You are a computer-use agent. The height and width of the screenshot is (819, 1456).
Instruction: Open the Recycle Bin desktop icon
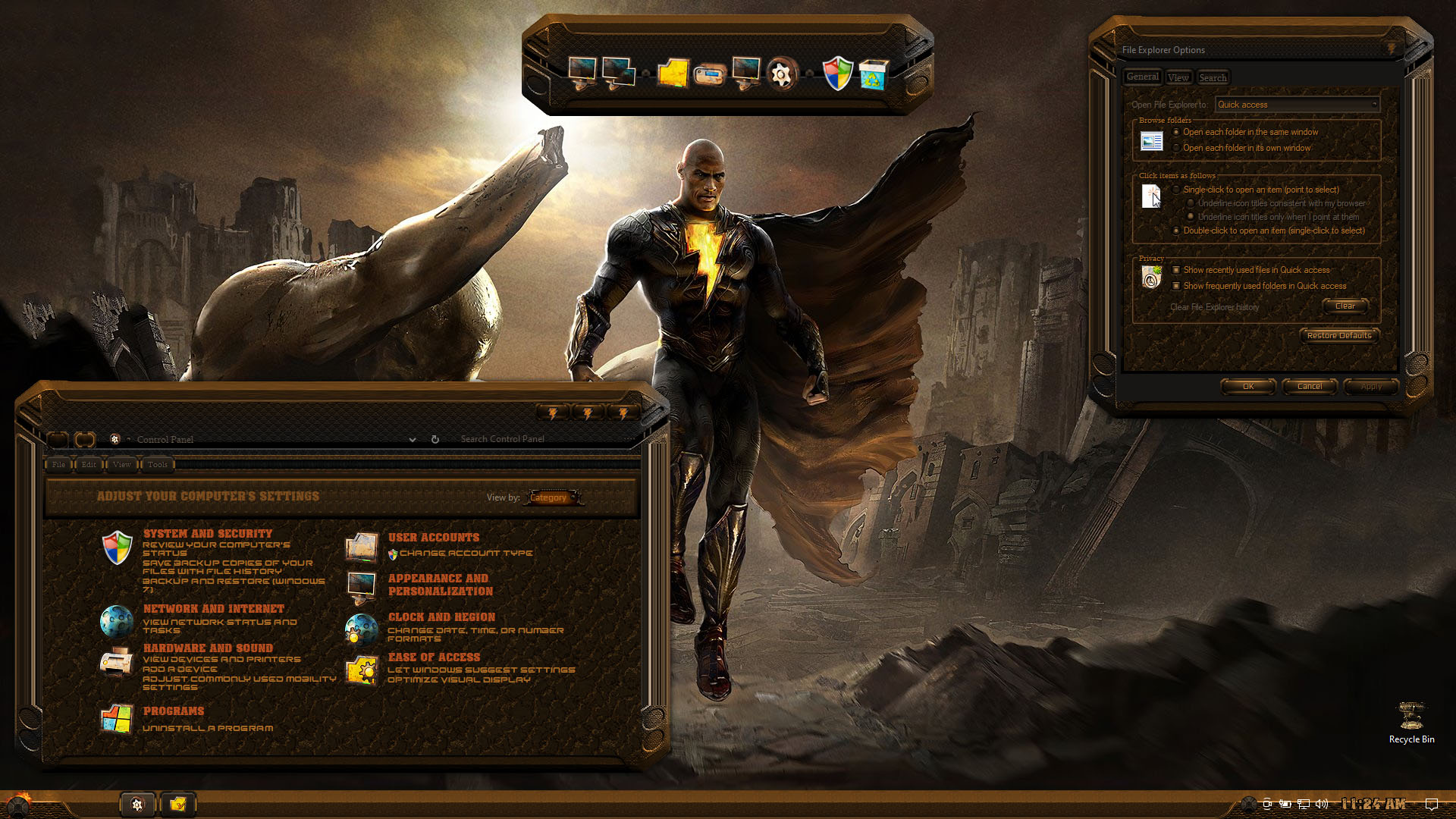click(x=1411, y=721)
